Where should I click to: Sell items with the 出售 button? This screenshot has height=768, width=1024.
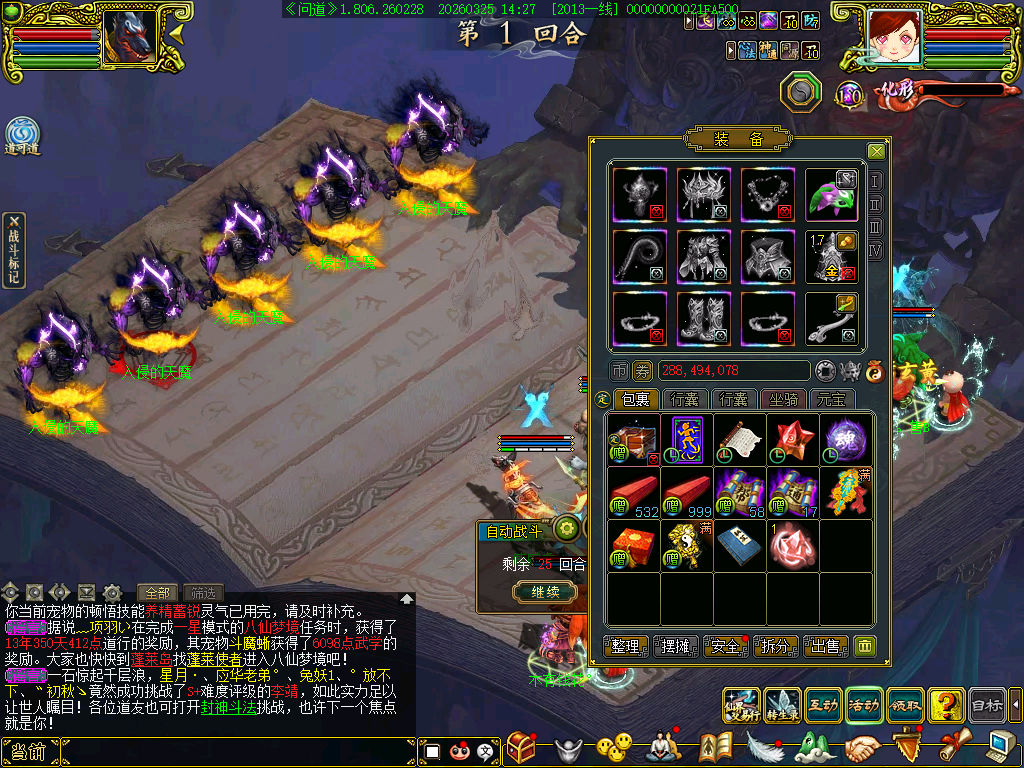pyautogui.click(x=826, y=646)
